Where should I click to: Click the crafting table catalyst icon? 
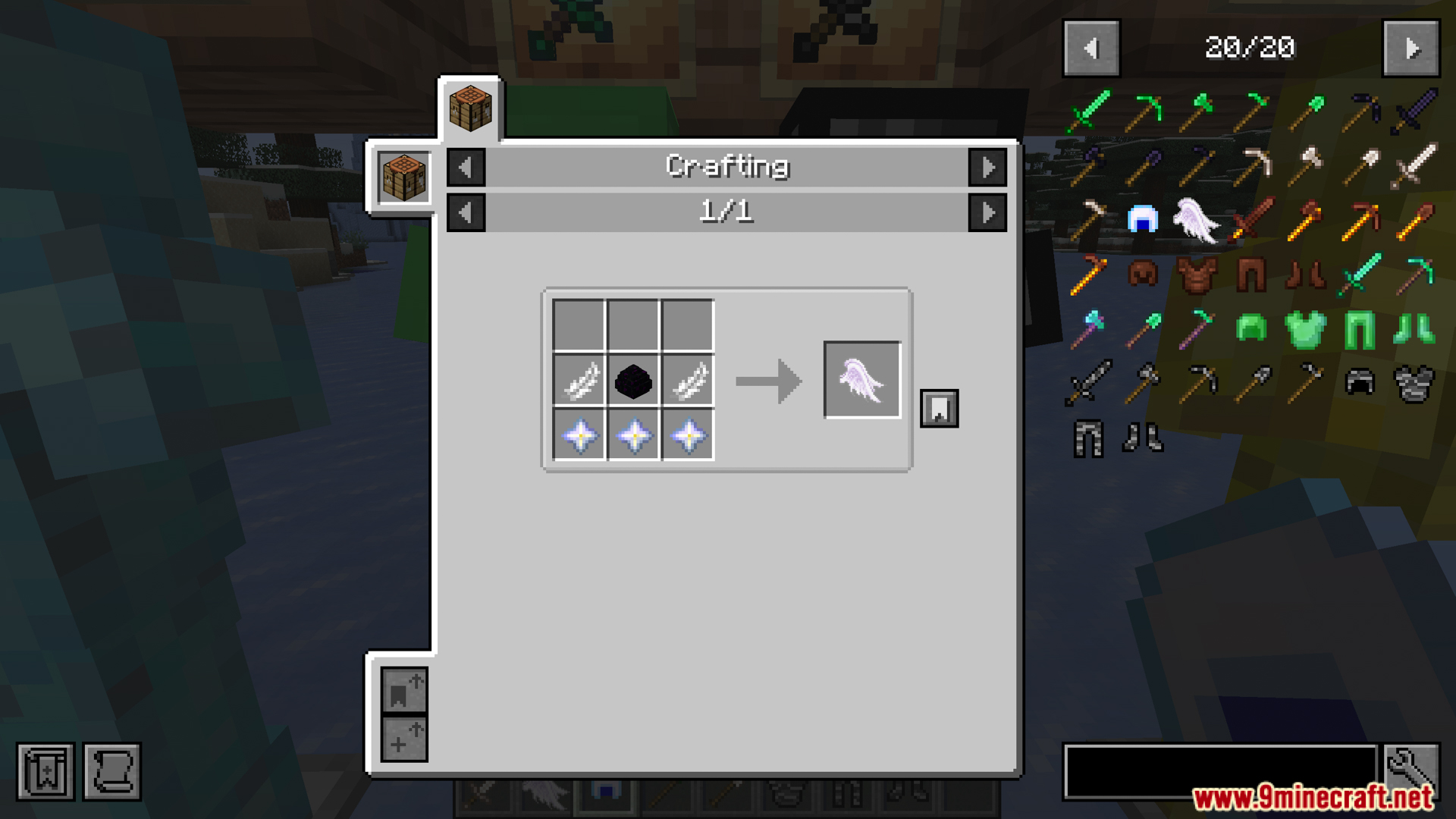tap(403, 177)
